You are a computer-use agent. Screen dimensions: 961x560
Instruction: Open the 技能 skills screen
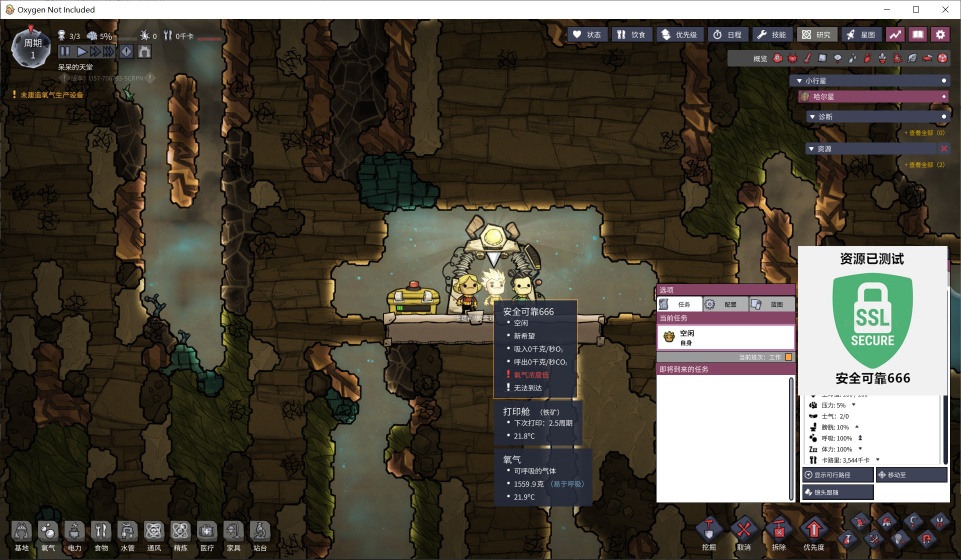tap(772, 34)
